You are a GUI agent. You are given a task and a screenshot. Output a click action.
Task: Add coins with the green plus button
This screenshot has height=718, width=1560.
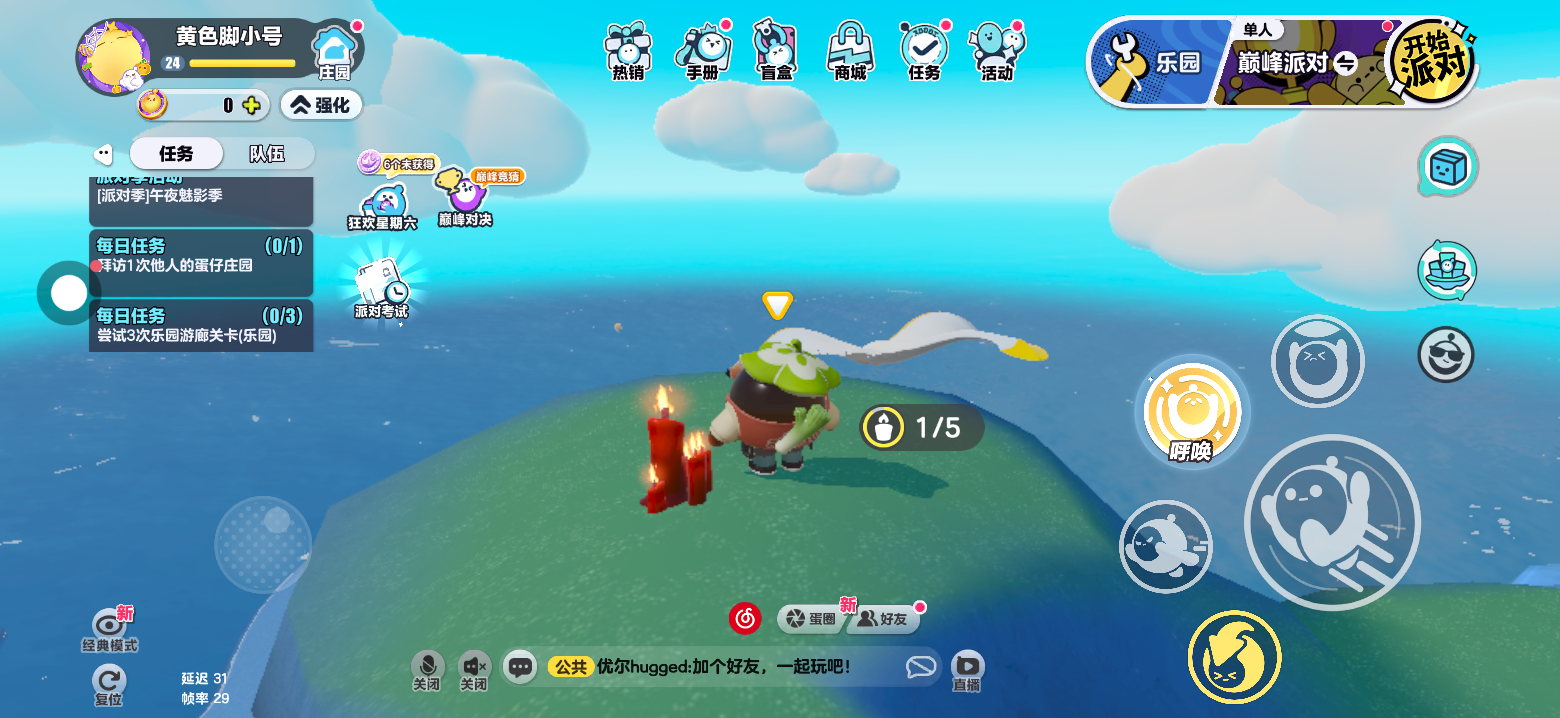click(251, 105)
